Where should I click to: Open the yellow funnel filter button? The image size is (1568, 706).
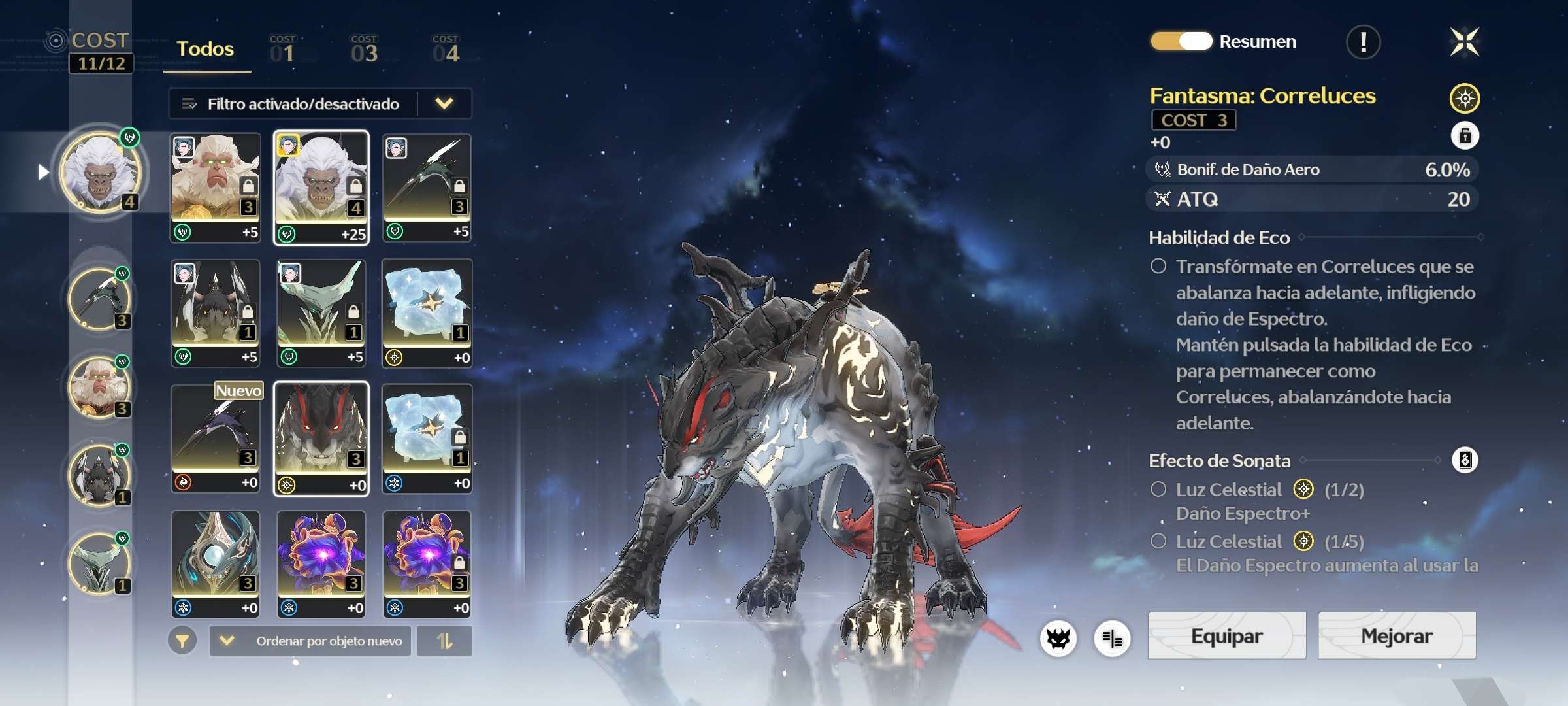tap(182, 641)
